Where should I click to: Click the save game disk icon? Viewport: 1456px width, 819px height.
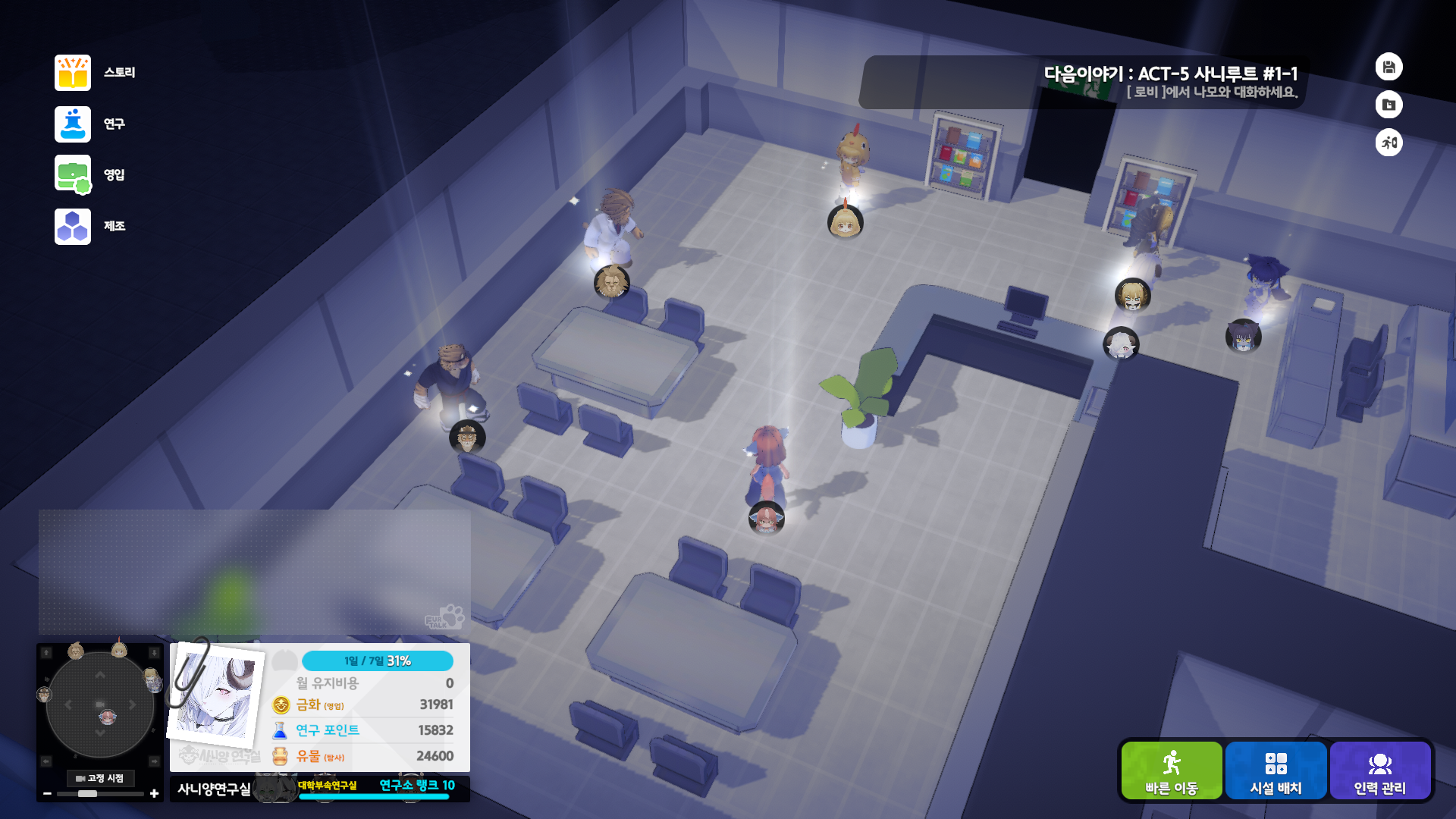tap(1389, 67)
